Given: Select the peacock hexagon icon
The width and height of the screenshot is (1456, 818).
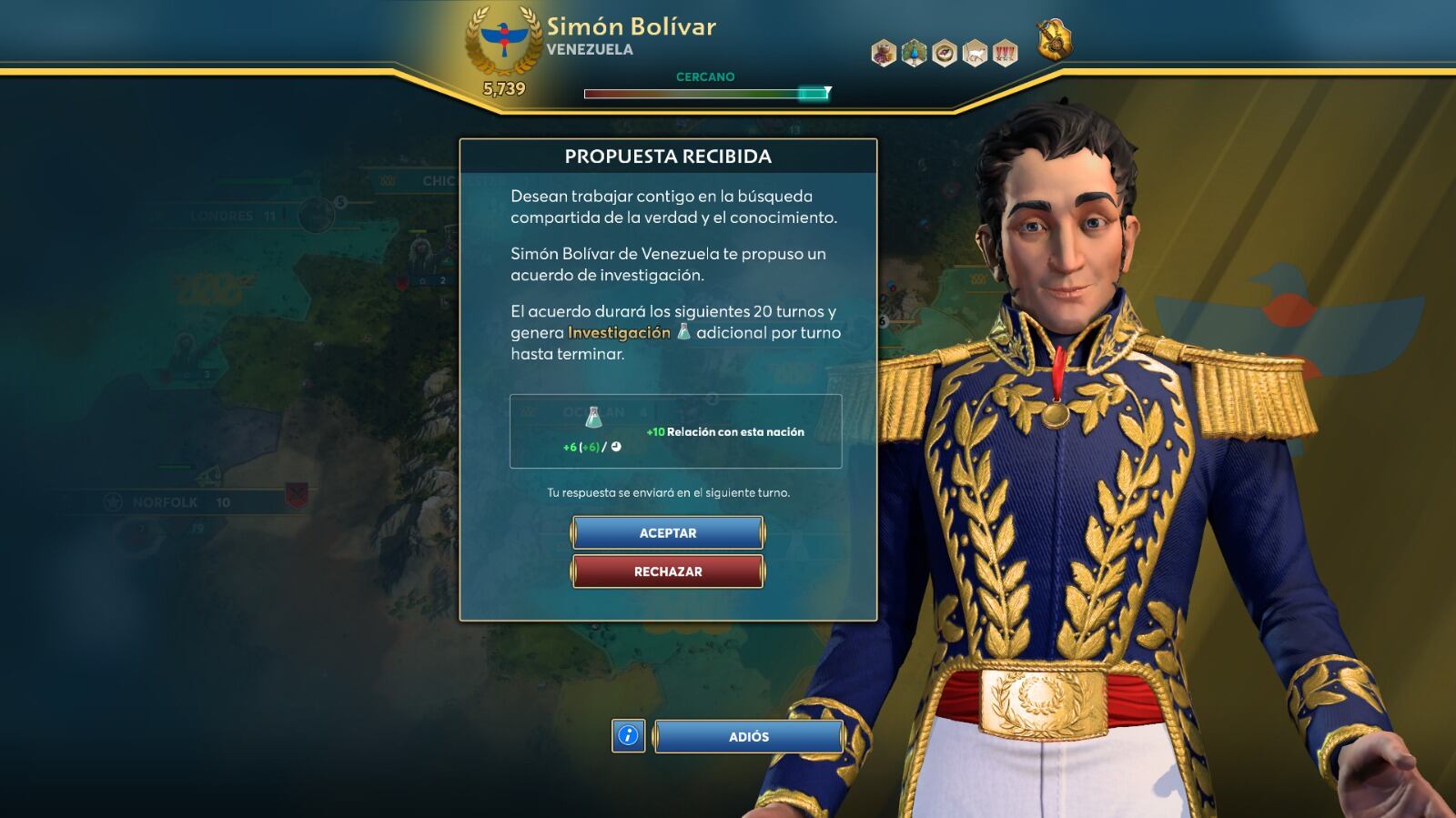Looking at the screenshot, I should click(x=914, y=54).
